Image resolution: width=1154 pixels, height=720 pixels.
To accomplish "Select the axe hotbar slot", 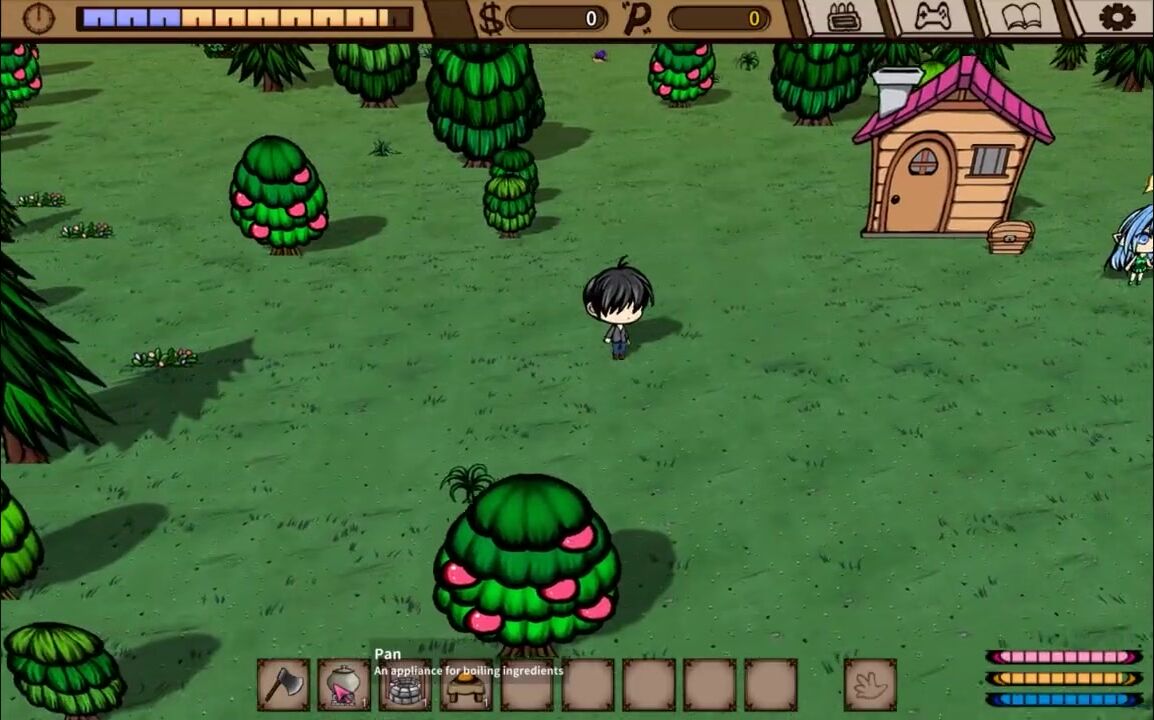I will coord(283,685).
